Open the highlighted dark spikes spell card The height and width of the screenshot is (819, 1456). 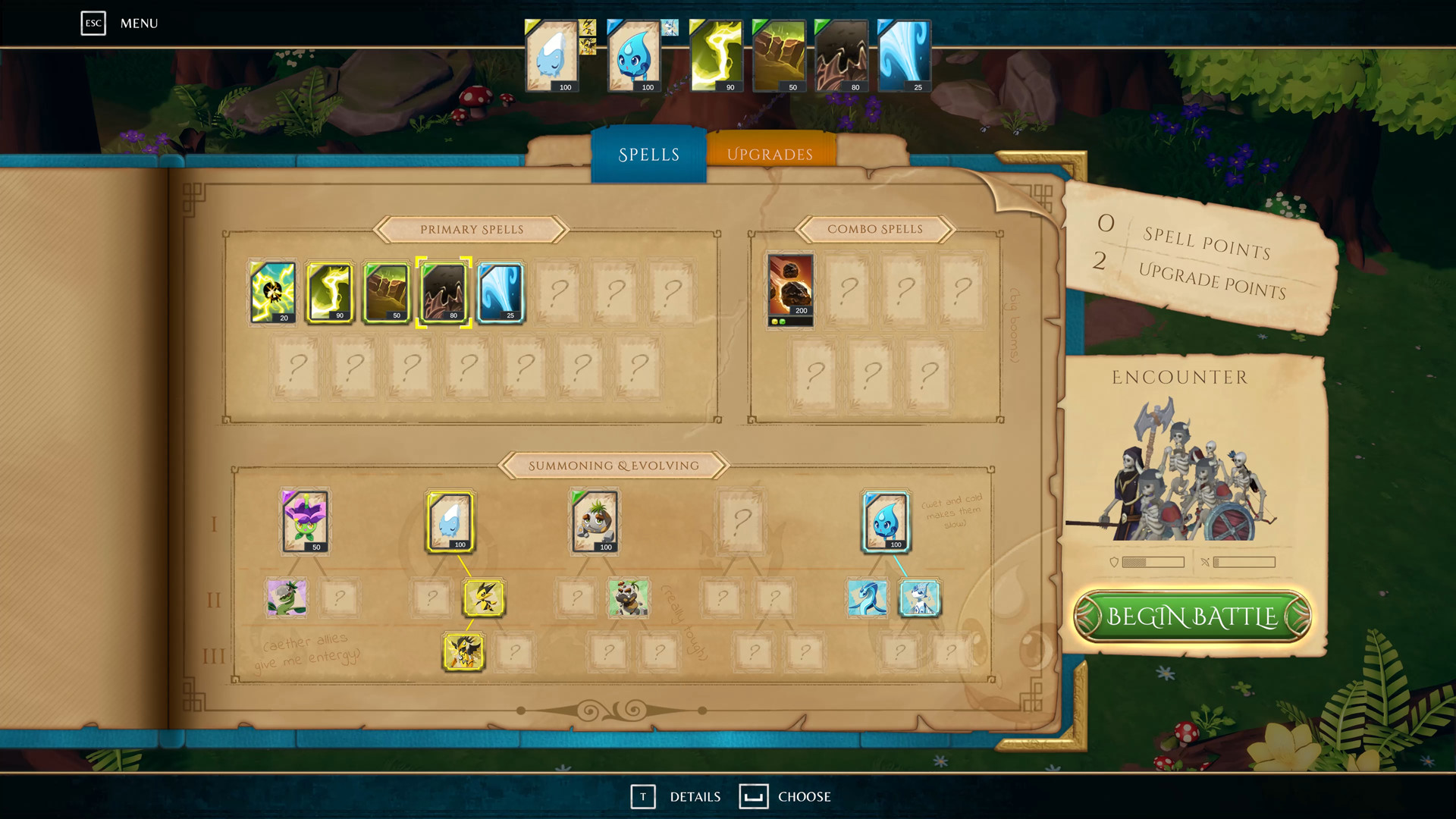tap(444, 293)
